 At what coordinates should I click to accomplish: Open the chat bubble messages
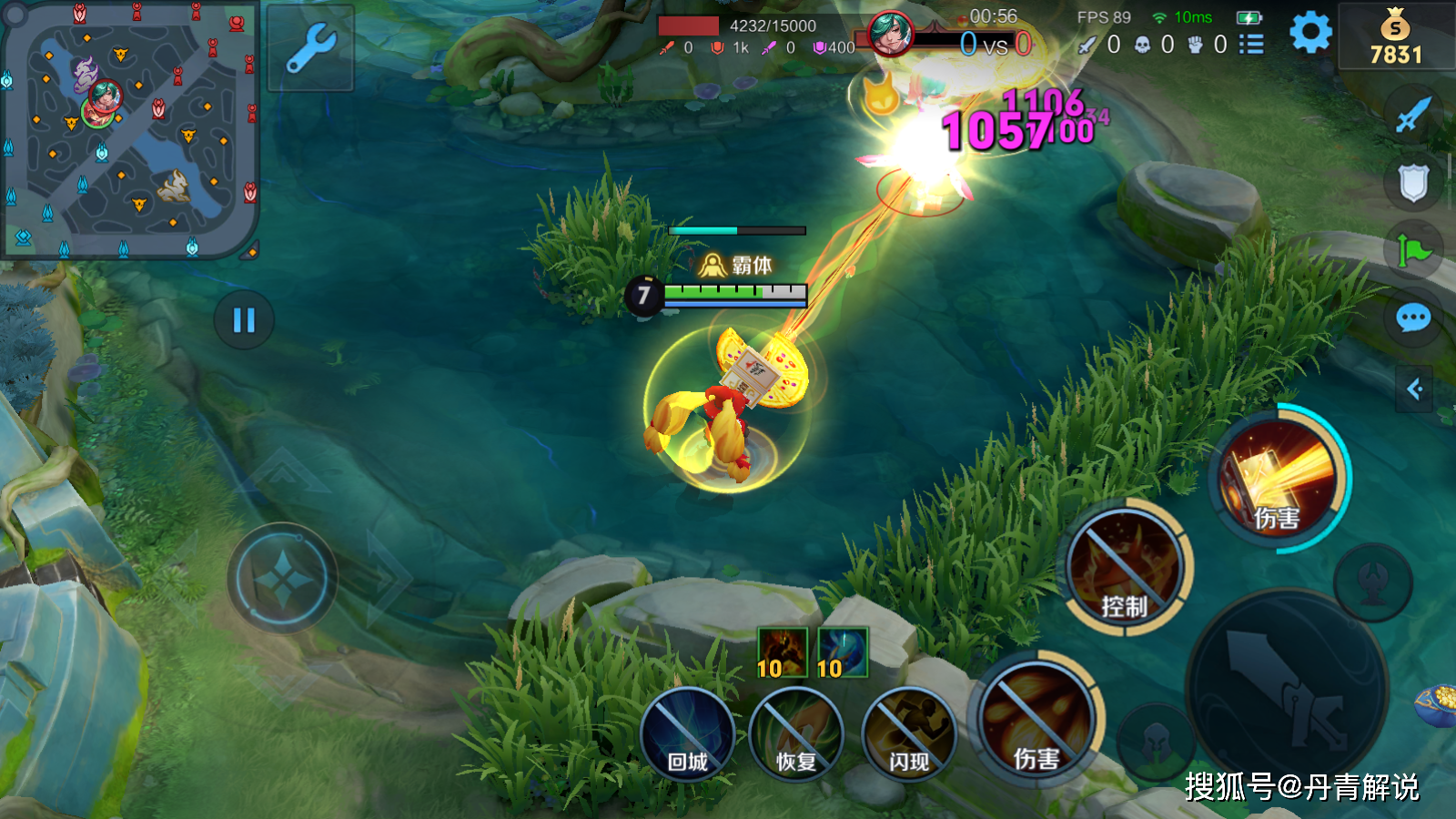point(1413,318)
